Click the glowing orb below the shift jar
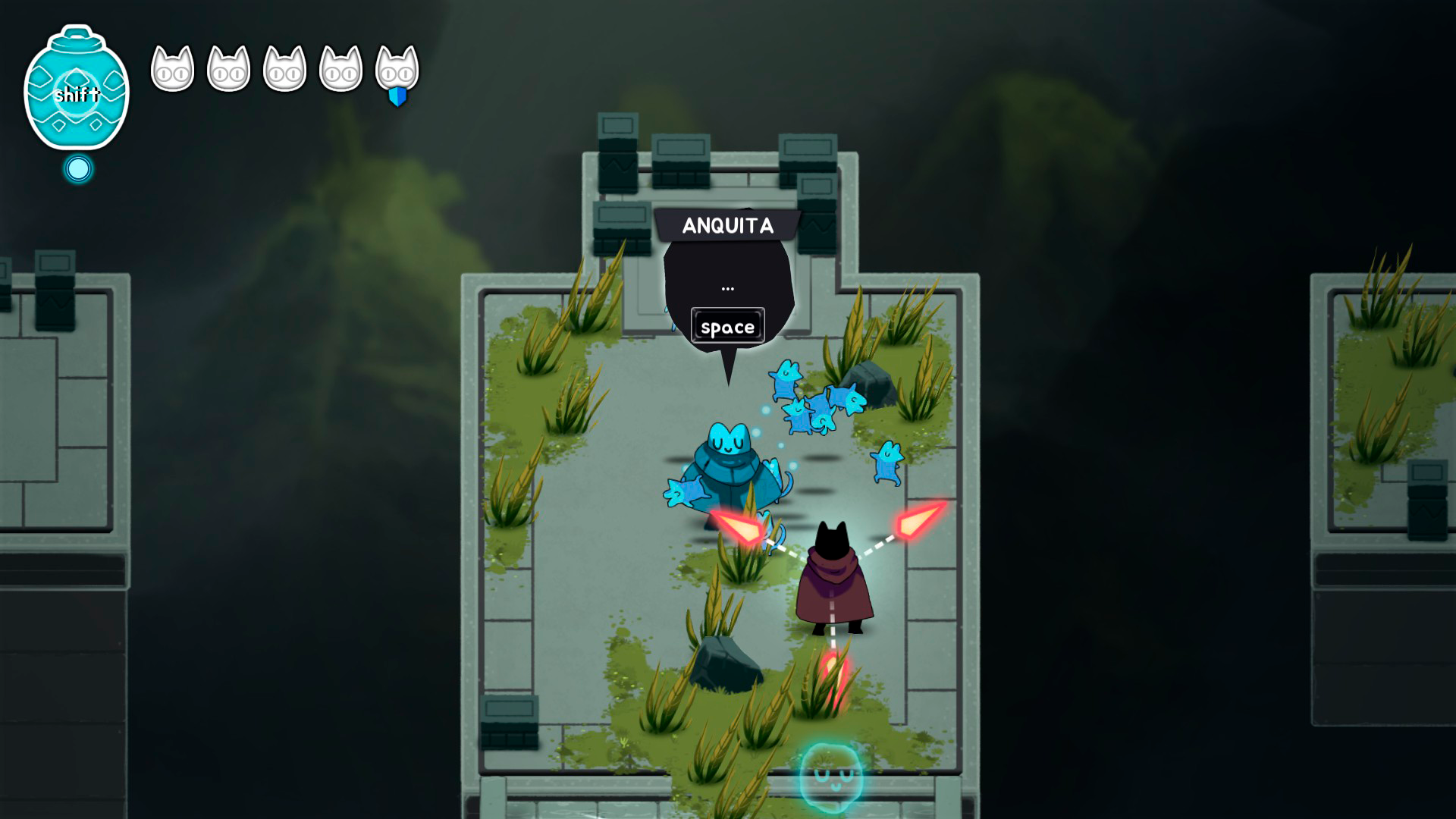This screenshot has width=1456, height=819. [77, 168]
